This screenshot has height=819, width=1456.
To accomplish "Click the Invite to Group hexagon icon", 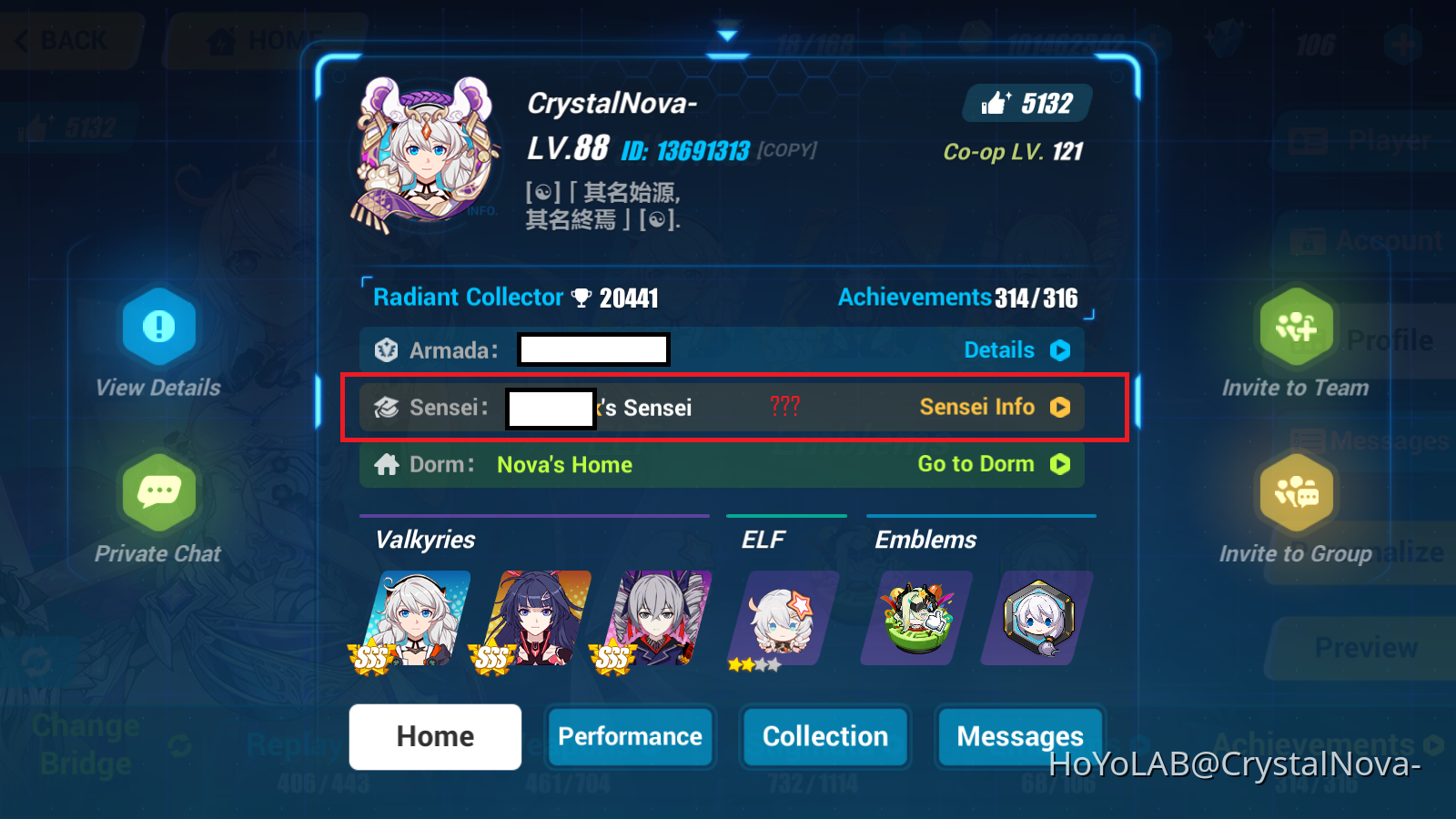I will tap(1296, 492).
